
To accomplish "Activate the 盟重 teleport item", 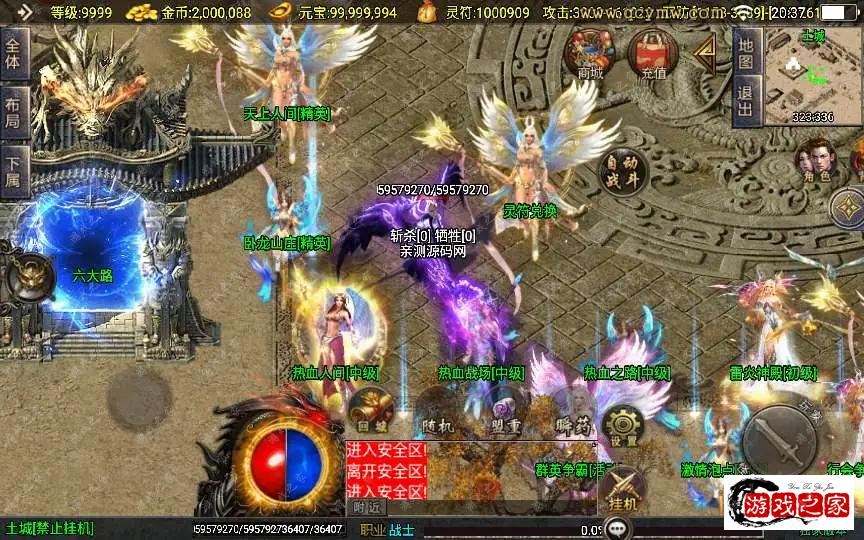I will (505, 412).
